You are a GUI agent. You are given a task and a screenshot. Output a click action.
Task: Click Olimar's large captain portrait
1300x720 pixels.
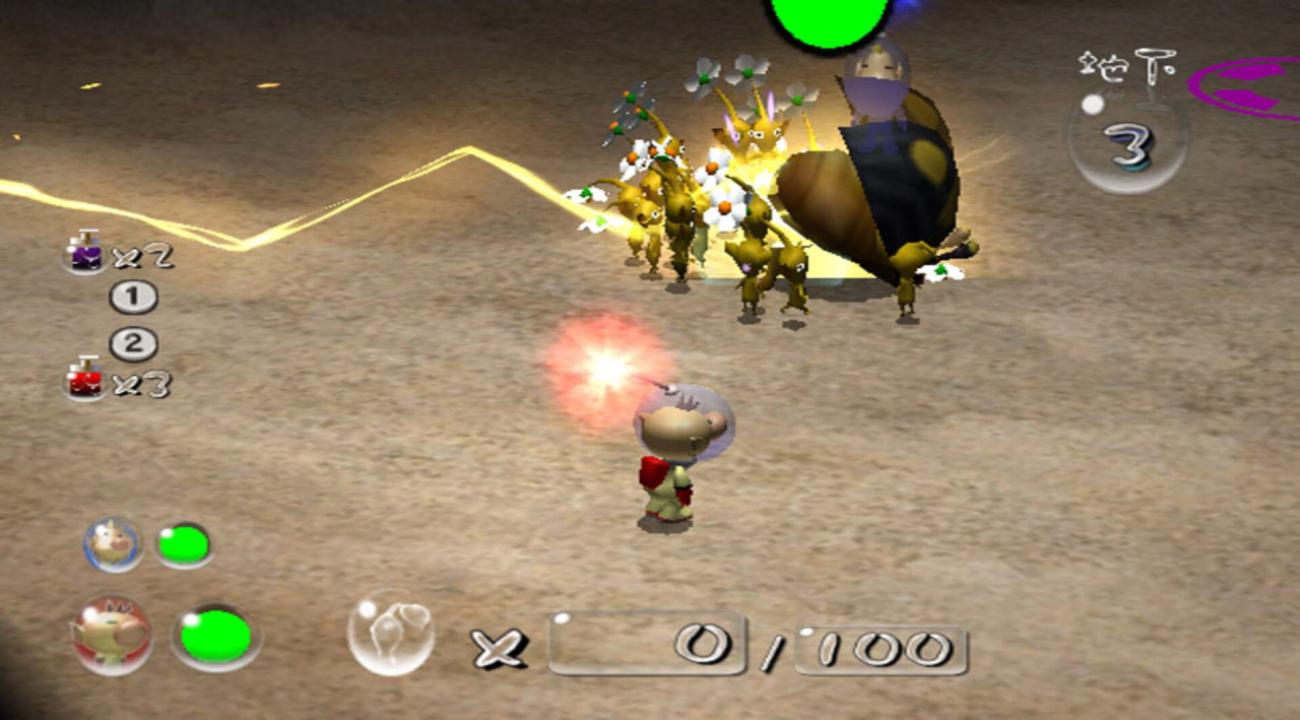click(111, 635)
